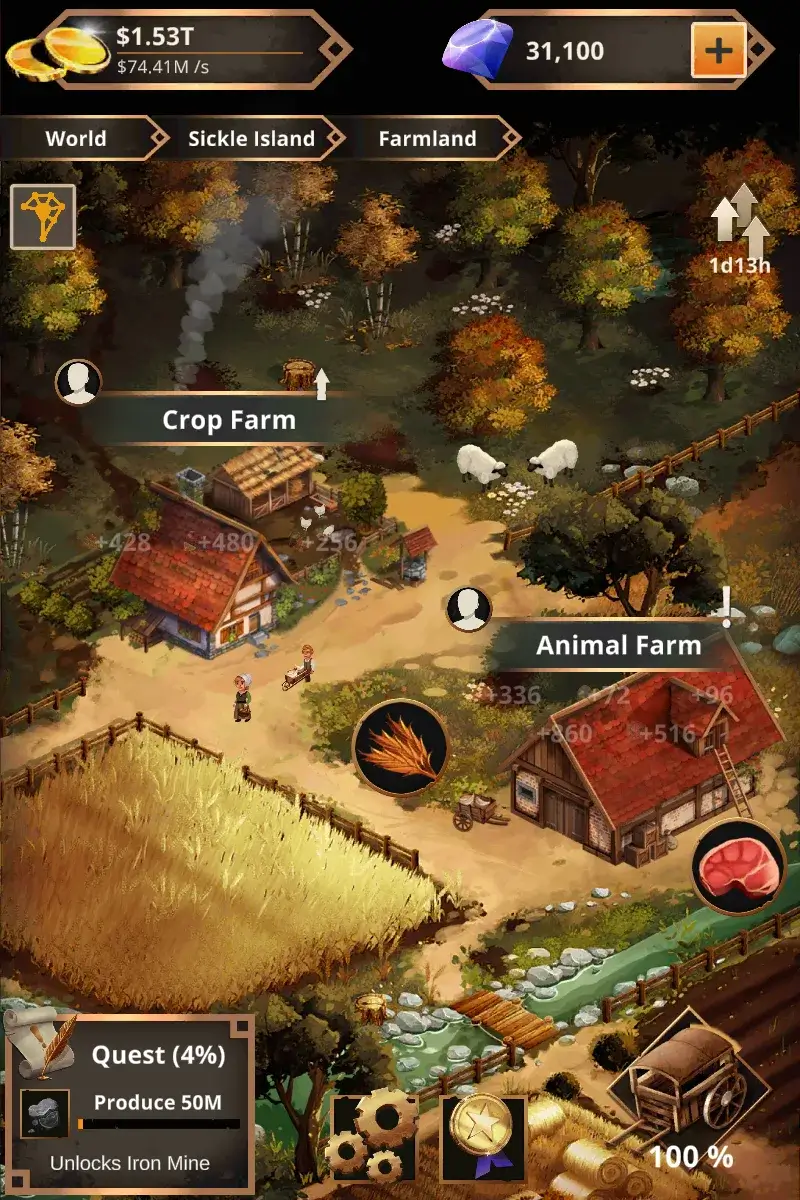Assign a manager to Crop Farm portrait

(78, 382)
